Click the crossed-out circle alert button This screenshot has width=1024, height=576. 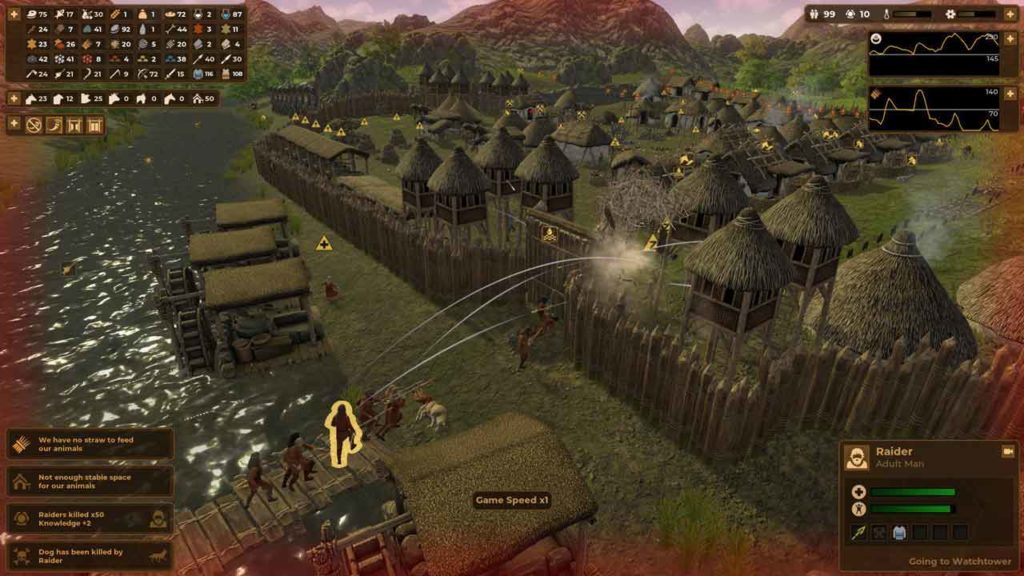pos(33,125)
